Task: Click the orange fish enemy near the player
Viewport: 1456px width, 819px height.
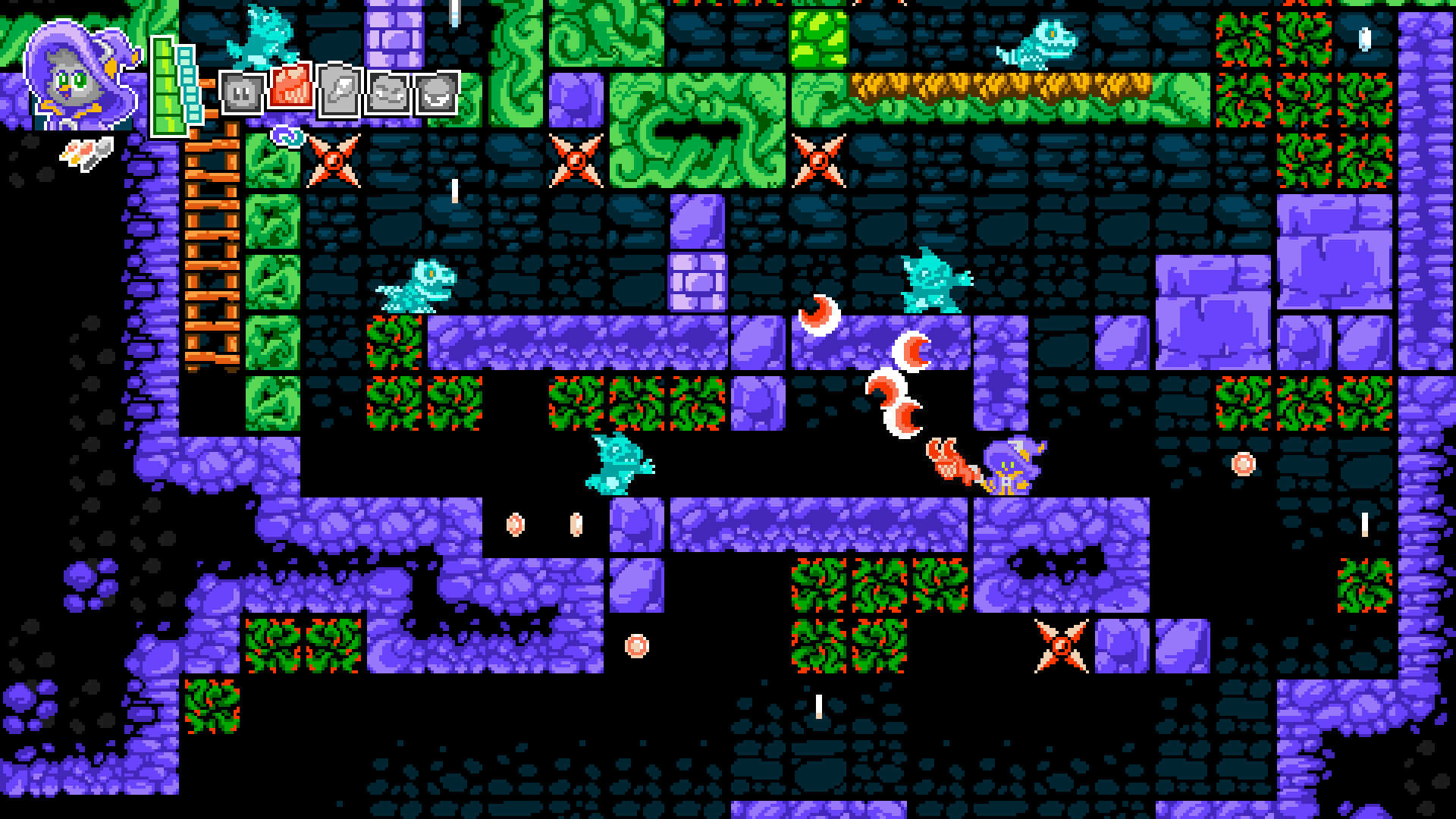Action: [x=952, y=461]
